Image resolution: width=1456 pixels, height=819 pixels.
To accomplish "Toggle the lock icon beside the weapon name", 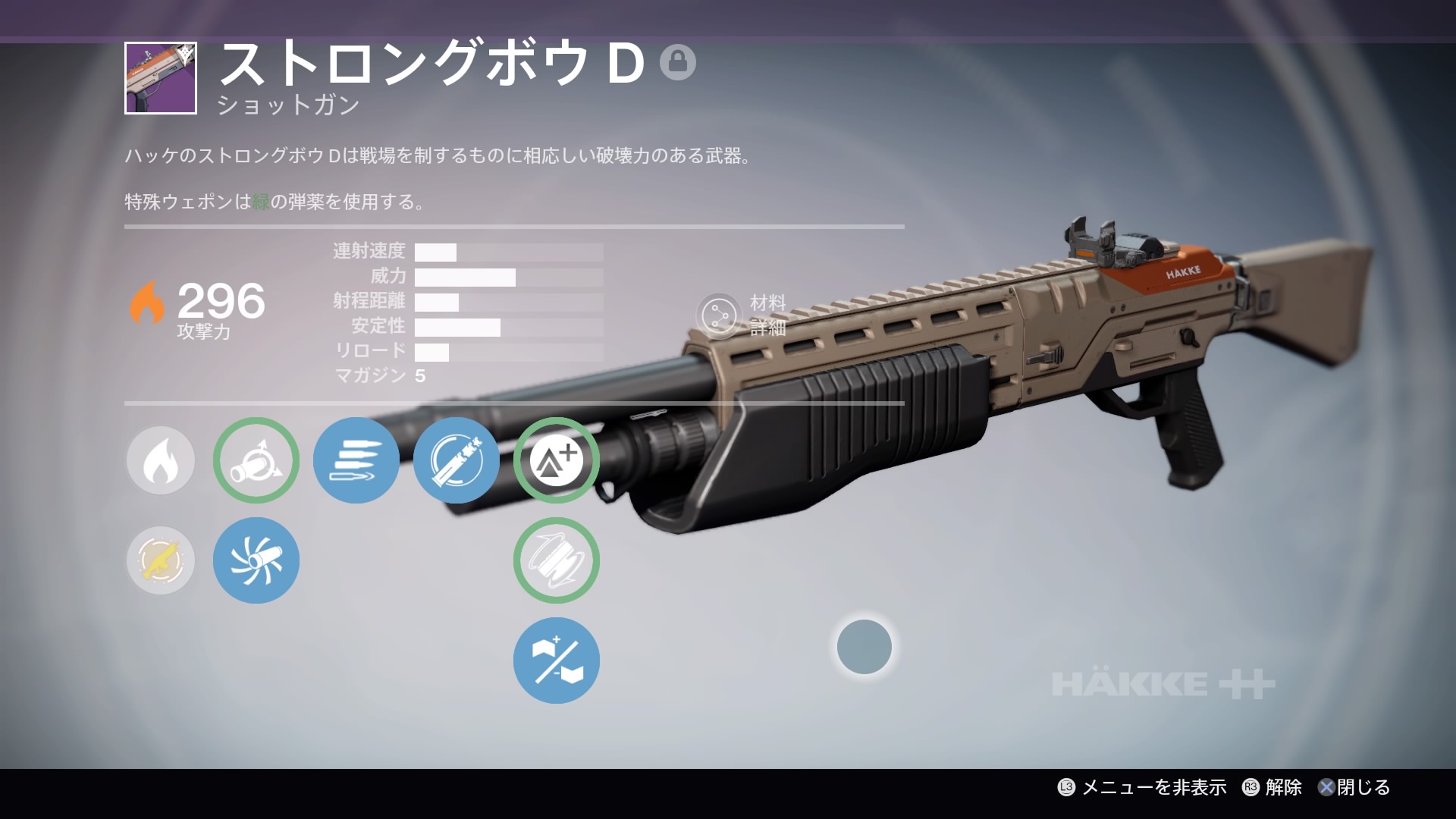I will (677, 62).
